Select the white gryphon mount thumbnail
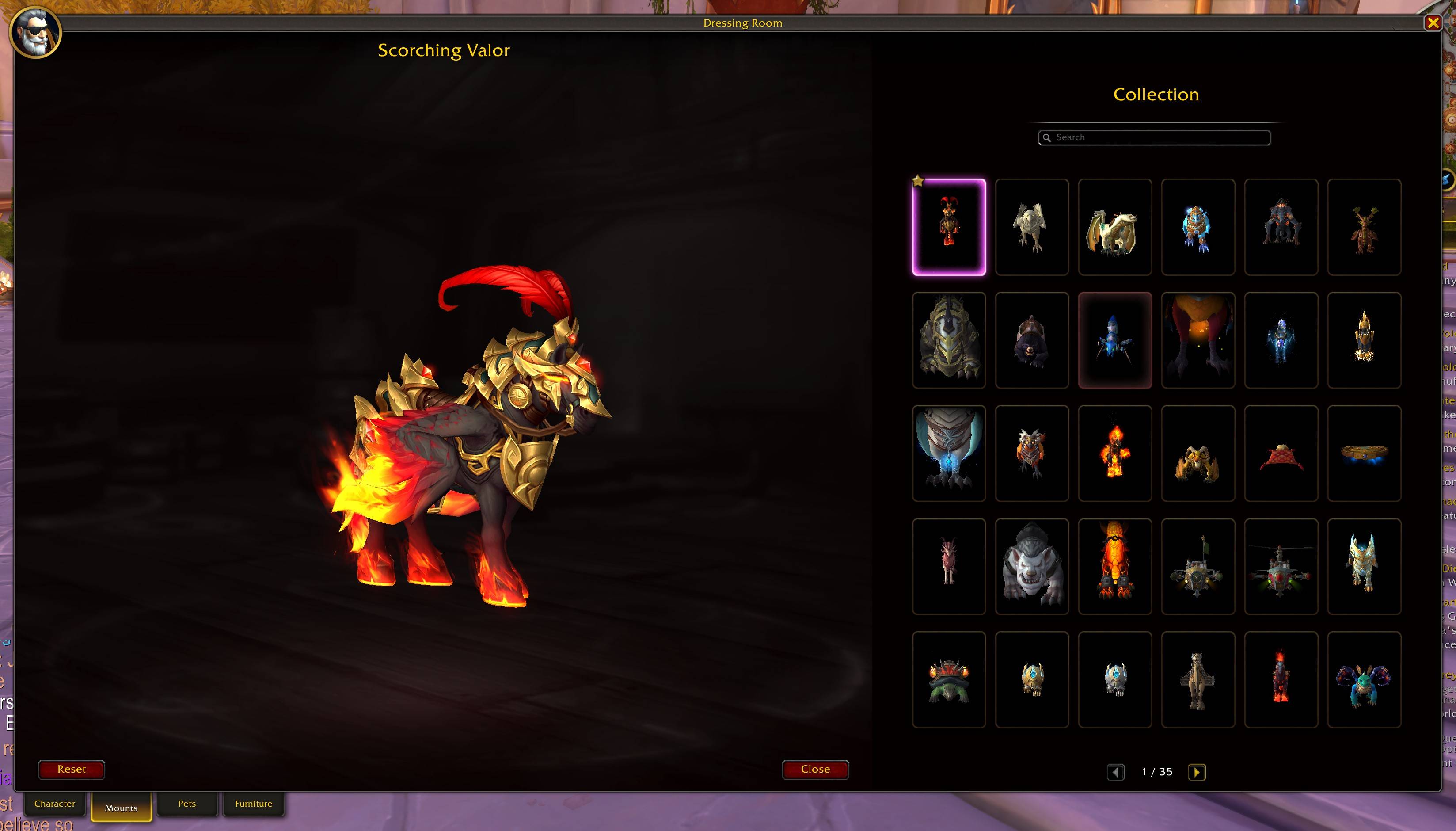This screenshot has width=1456, height=831. pyautogui.click(x=1032, y=227)
